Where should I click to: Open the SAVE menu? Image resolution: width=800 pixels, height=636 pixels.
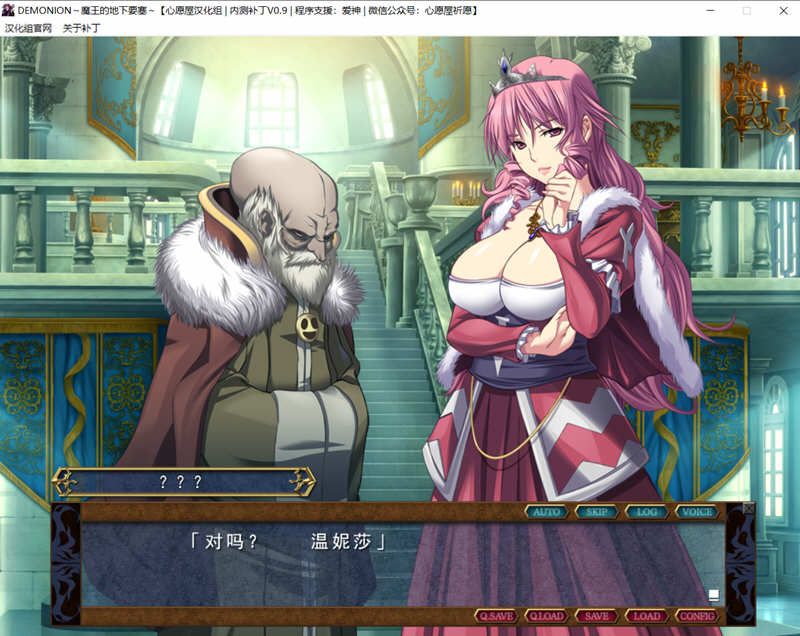pos(596,616)
